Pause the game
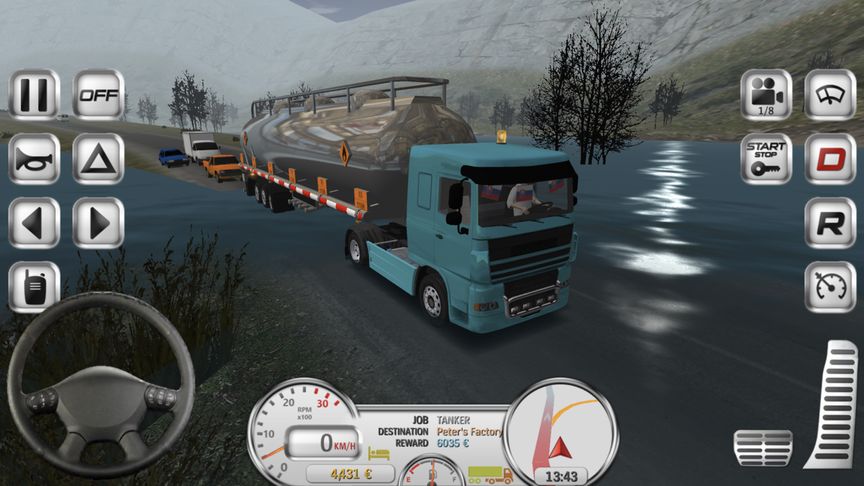Screen dimensions: 864x486 pyautogui.click(x=34, y=94)
